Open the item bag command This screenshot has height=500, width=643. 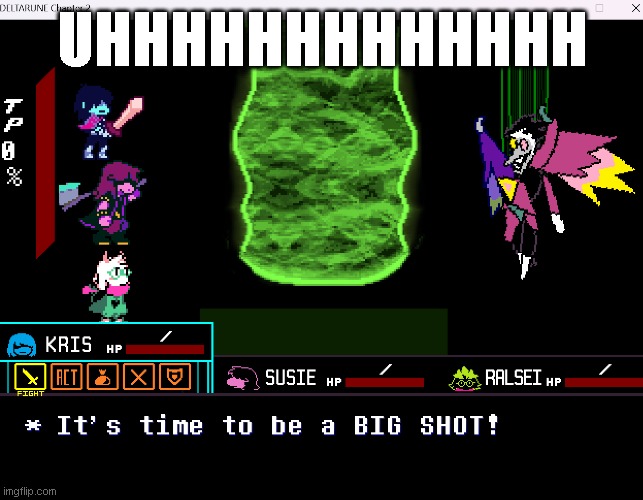tap(105, 377)
